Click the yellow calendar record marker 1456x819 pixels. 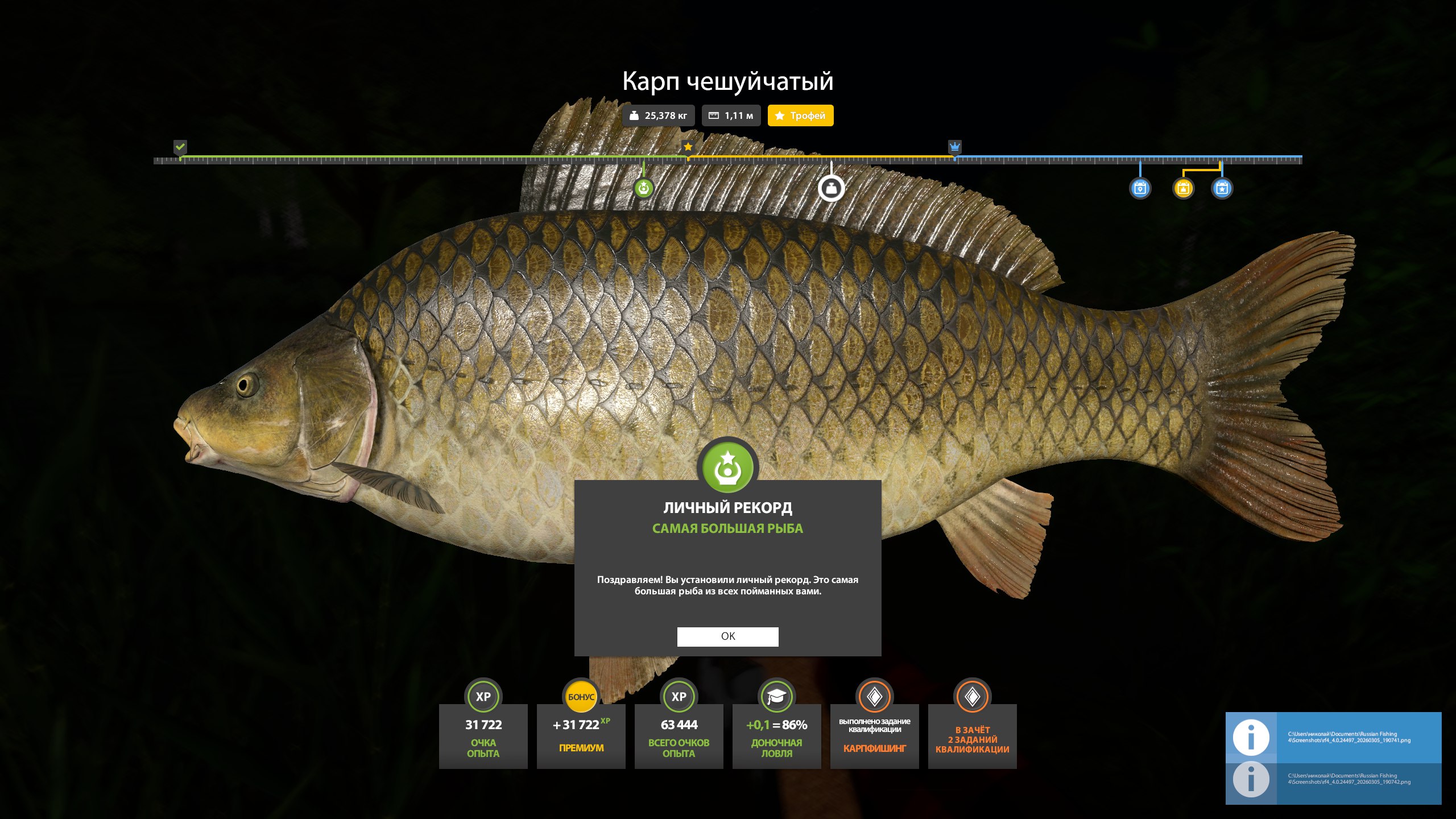(1183, 188)
